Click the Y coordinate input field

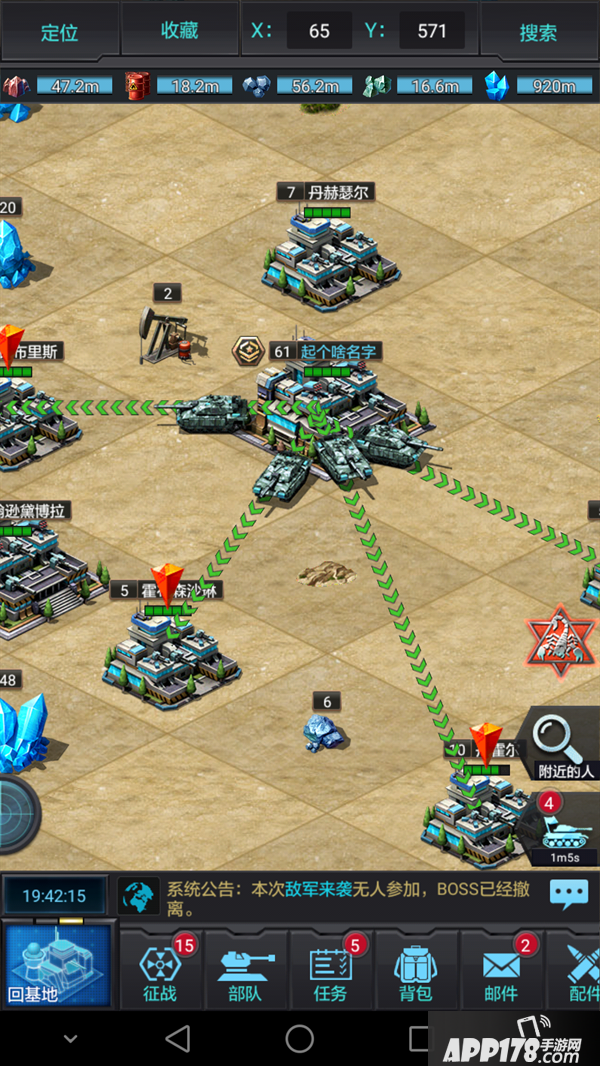tap(432, 31)
